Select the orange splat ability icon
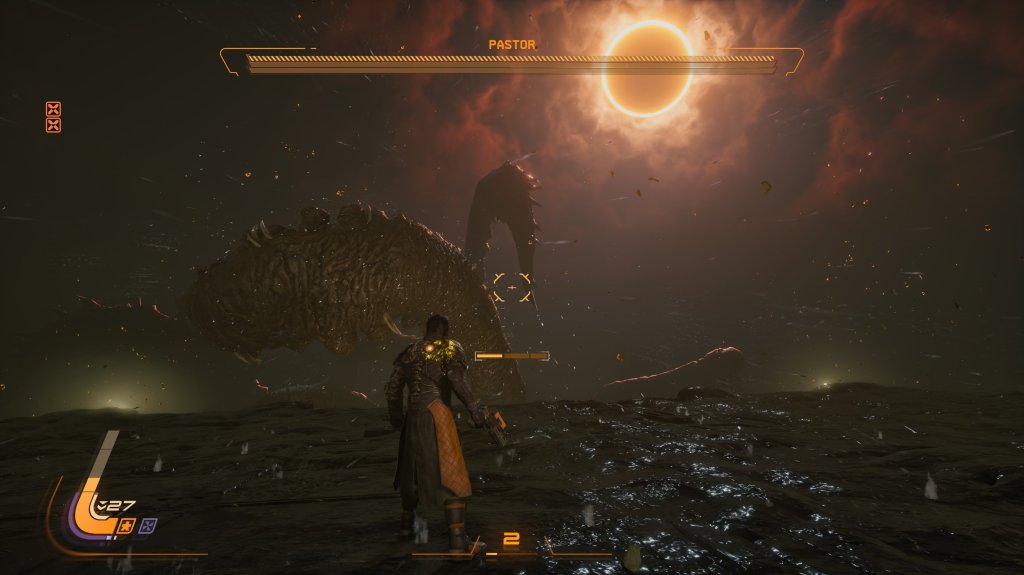 [127, 525]
